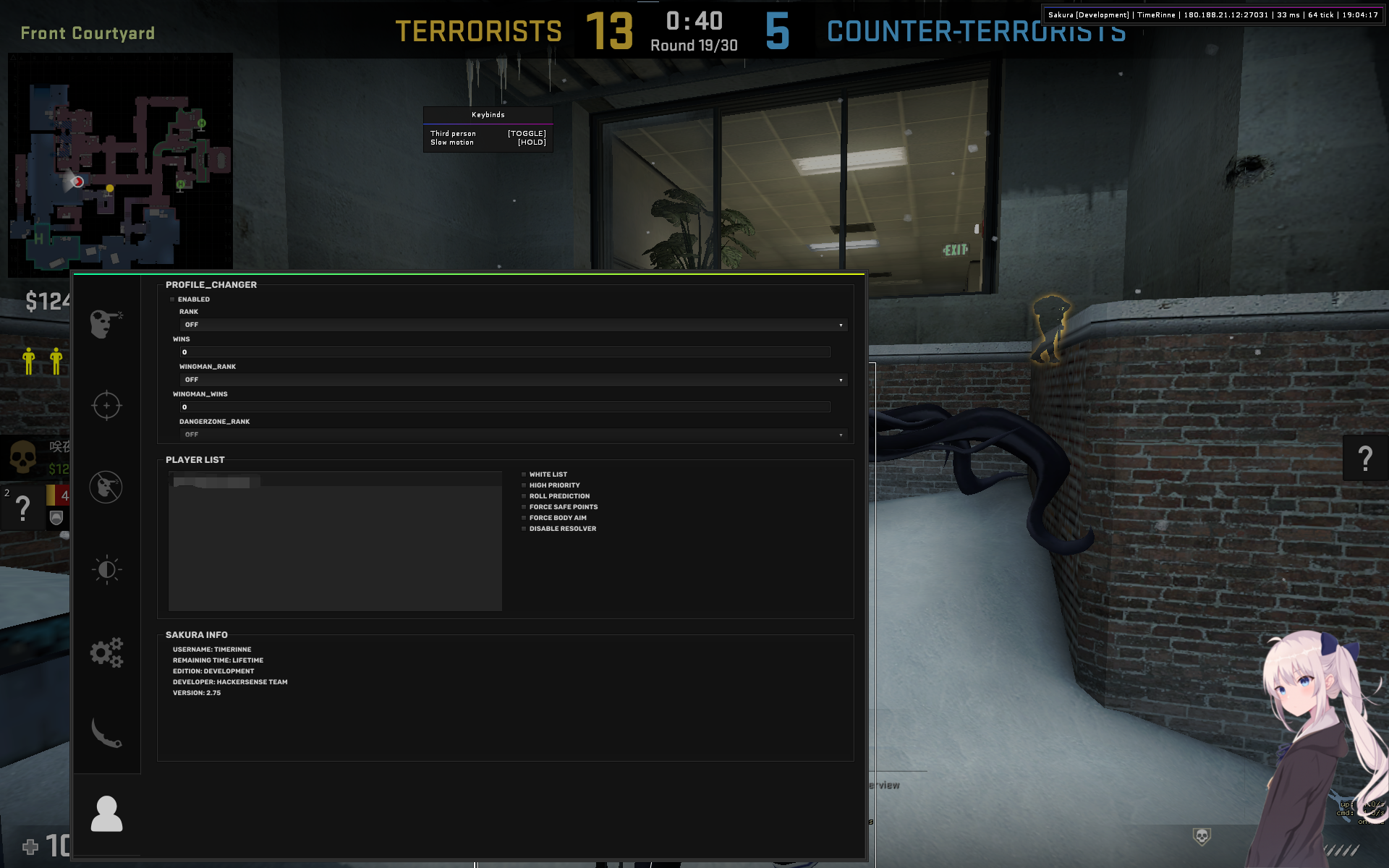
Task: Select the blurred player in Player List
Action: tap(215, 482)
